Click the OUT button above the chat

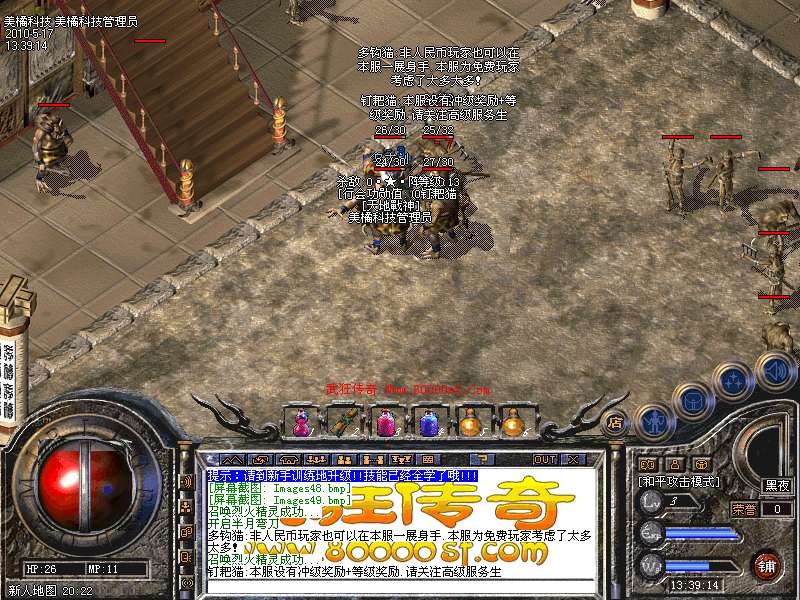pyautogui.click(x=545, y=460)
